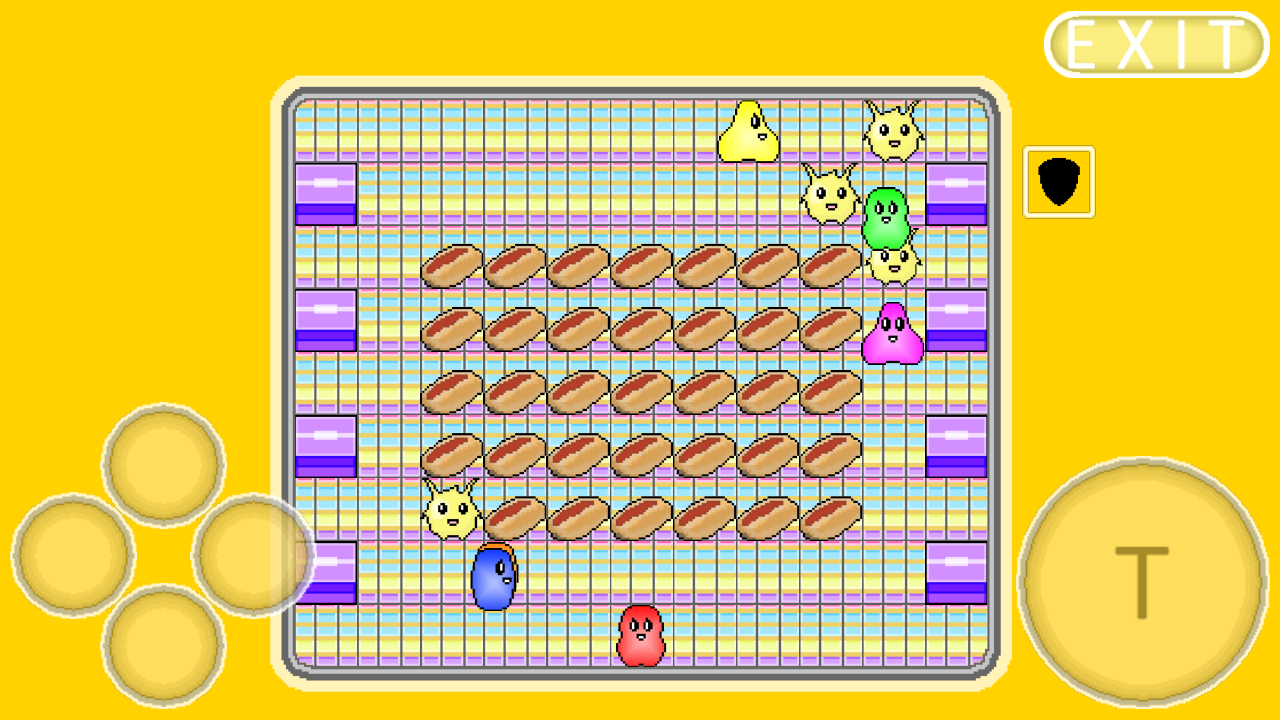The image size is (1280, 720).
Task: Click the yellow blob at the top of arena
Action: (x=750, y=130)
